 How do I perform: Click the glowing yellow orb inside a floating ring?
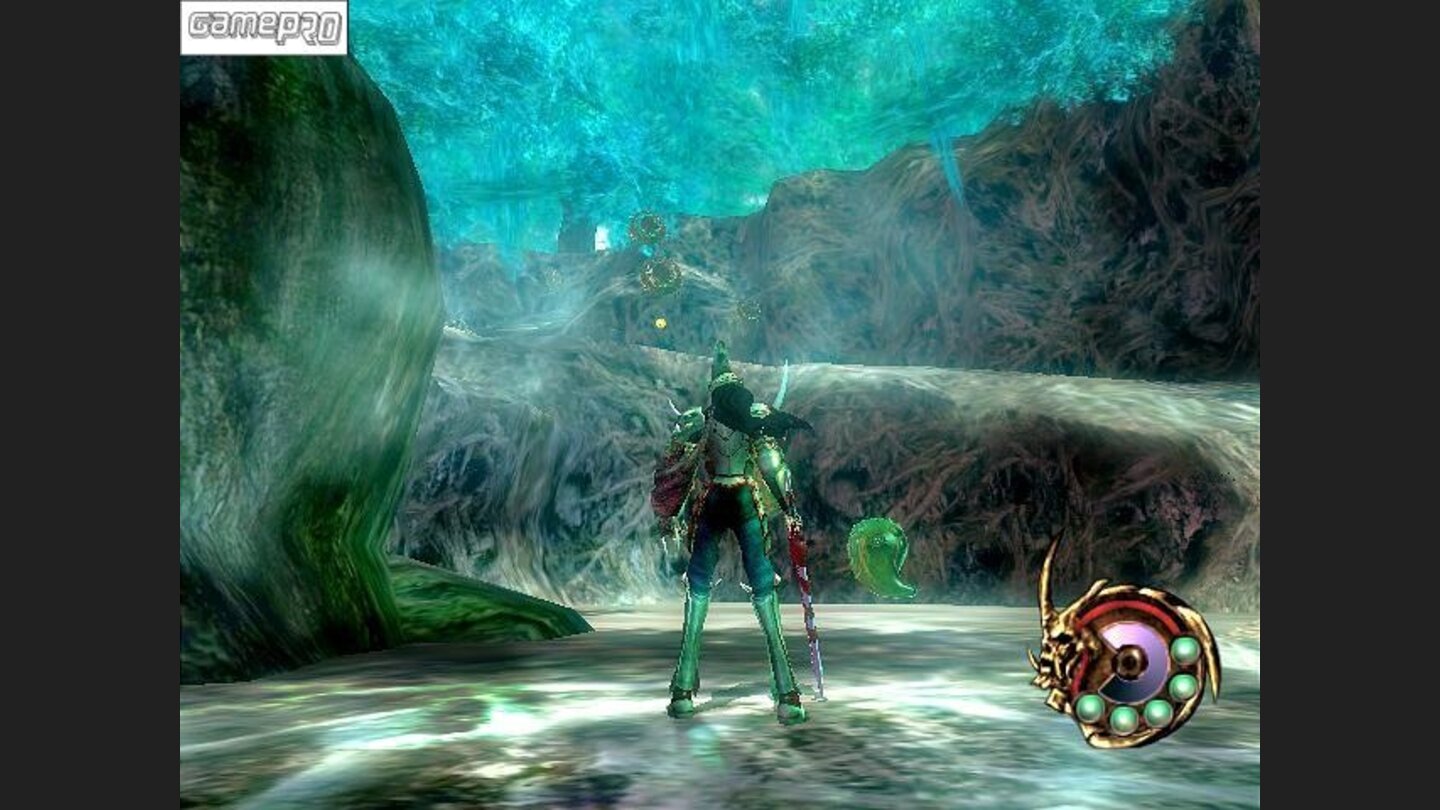pos(660,323)
